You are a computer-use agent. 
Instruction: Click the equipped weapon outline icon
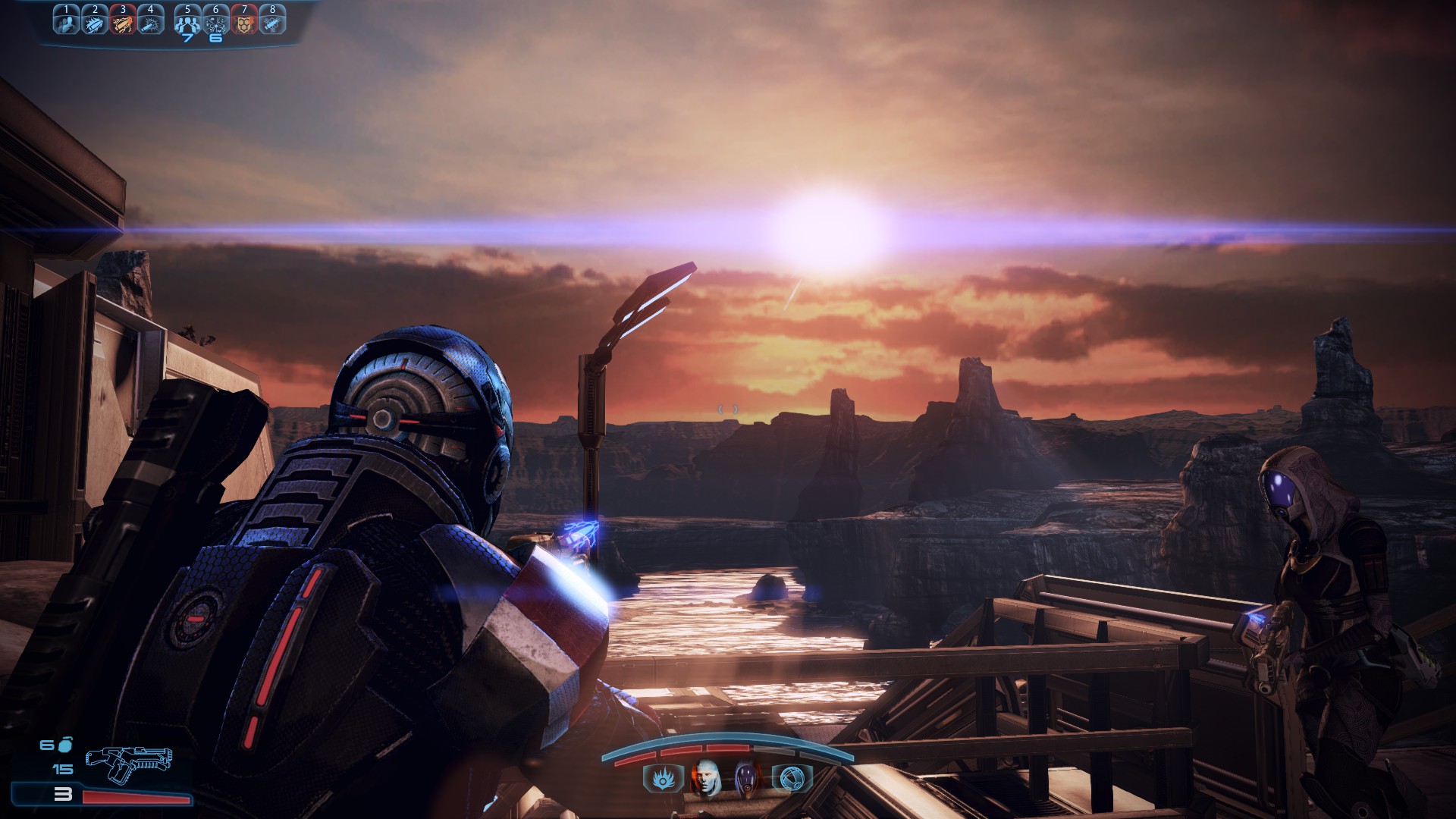(128, 762)
